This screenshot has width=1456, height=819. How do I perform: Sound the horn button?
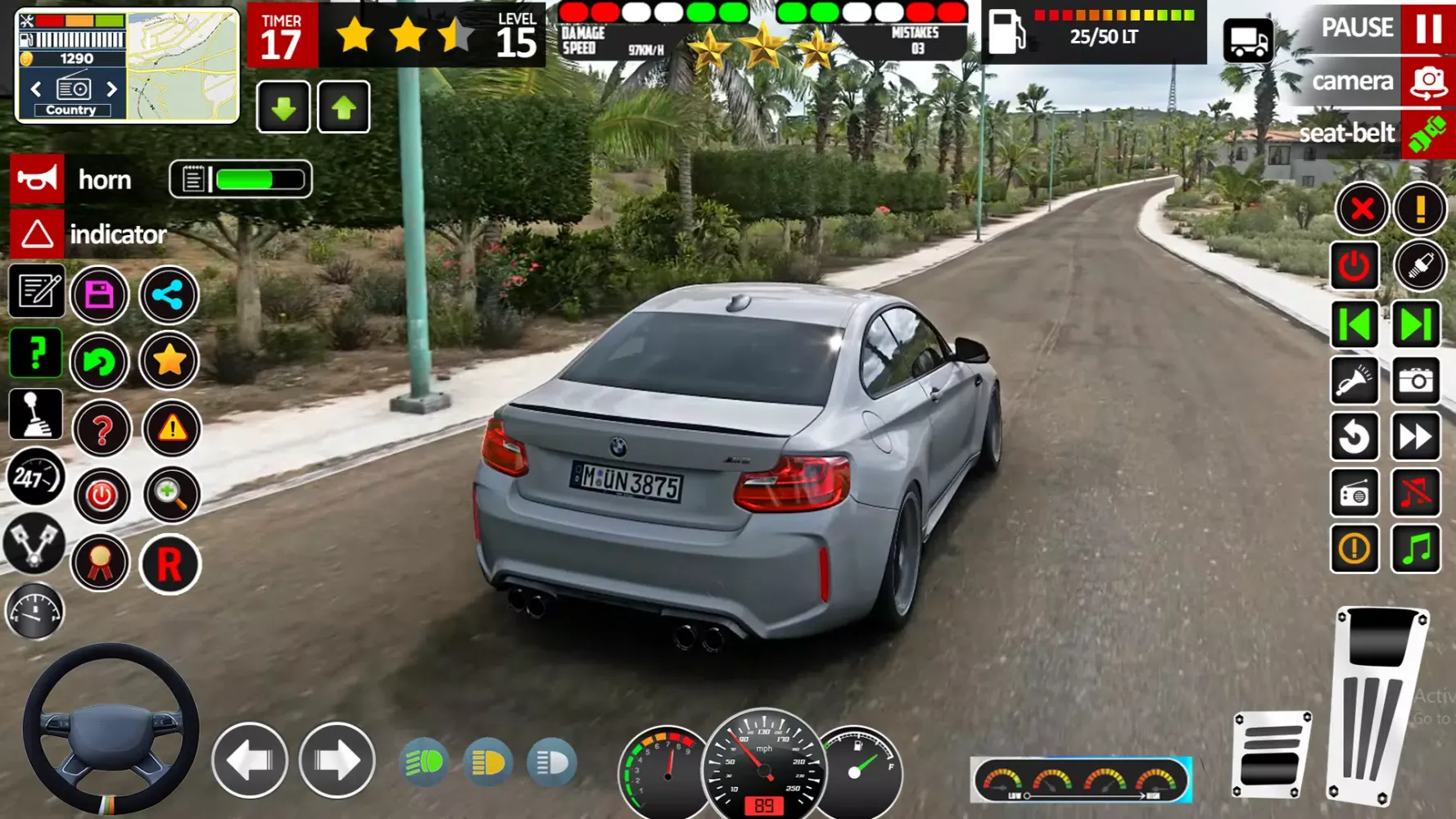(37, 179)
